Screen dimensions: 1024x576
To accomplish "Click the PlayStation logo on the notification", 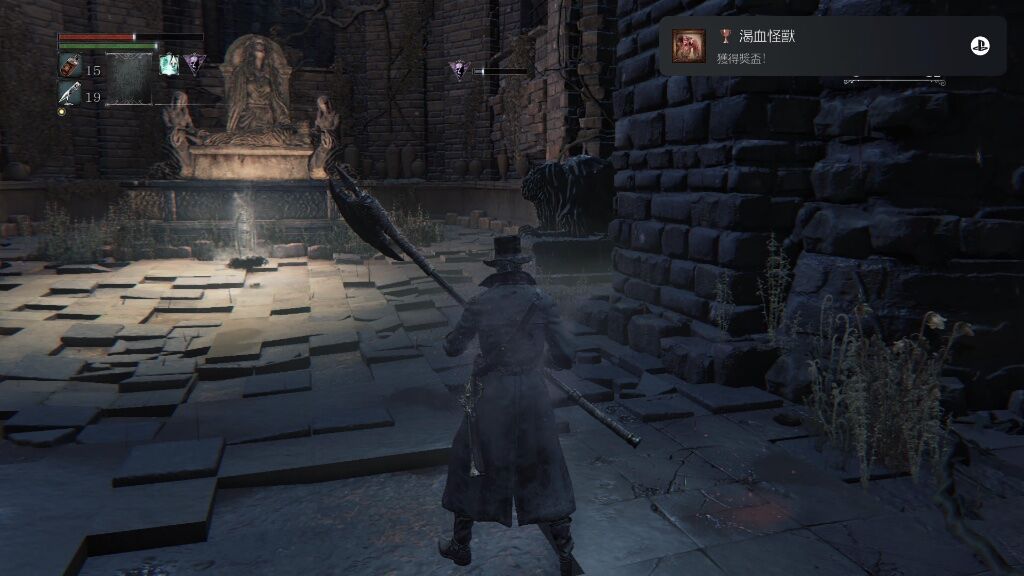I will pos(979,46).
